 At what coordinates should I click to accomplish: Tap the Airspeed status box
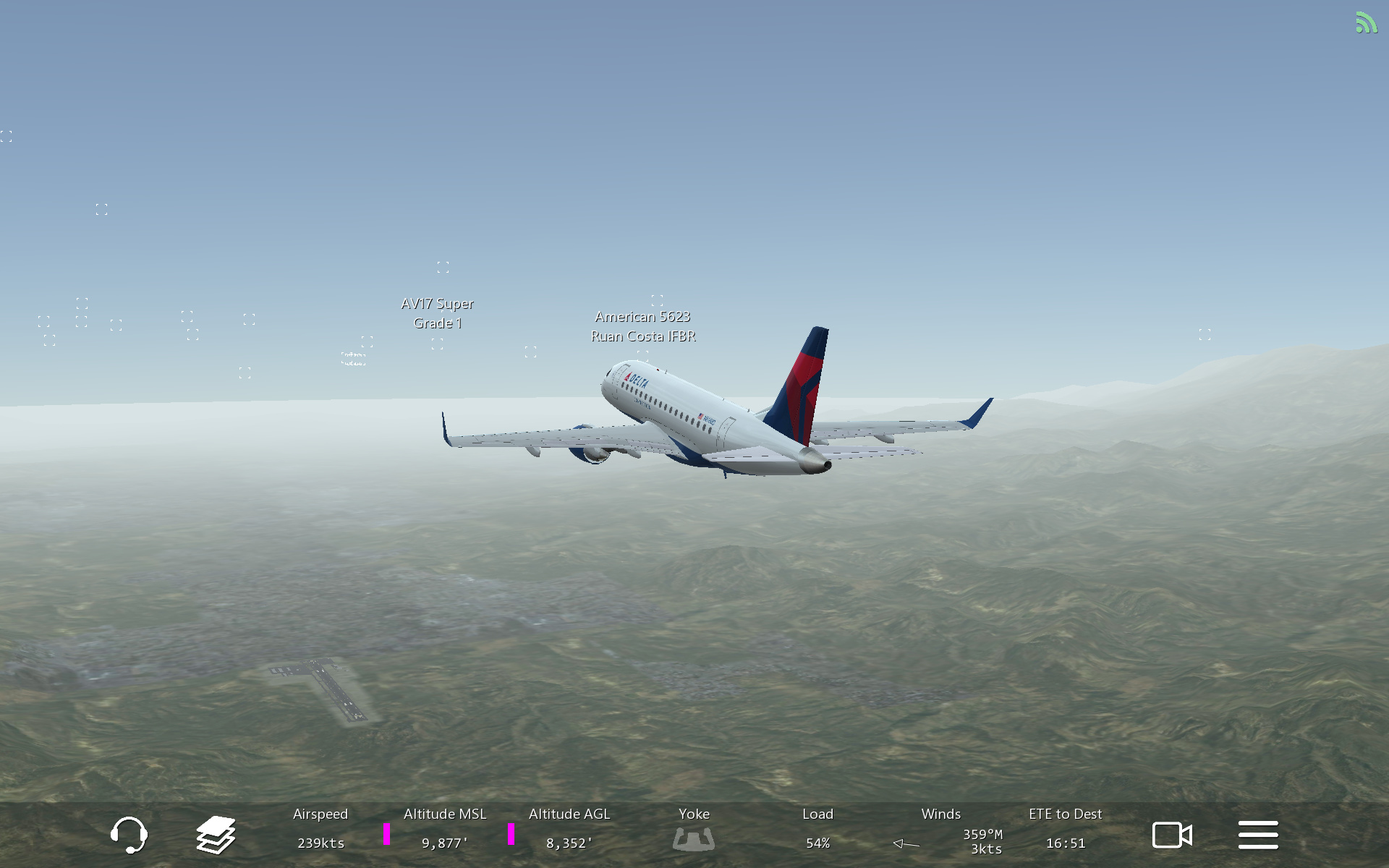tap(320, 829)
